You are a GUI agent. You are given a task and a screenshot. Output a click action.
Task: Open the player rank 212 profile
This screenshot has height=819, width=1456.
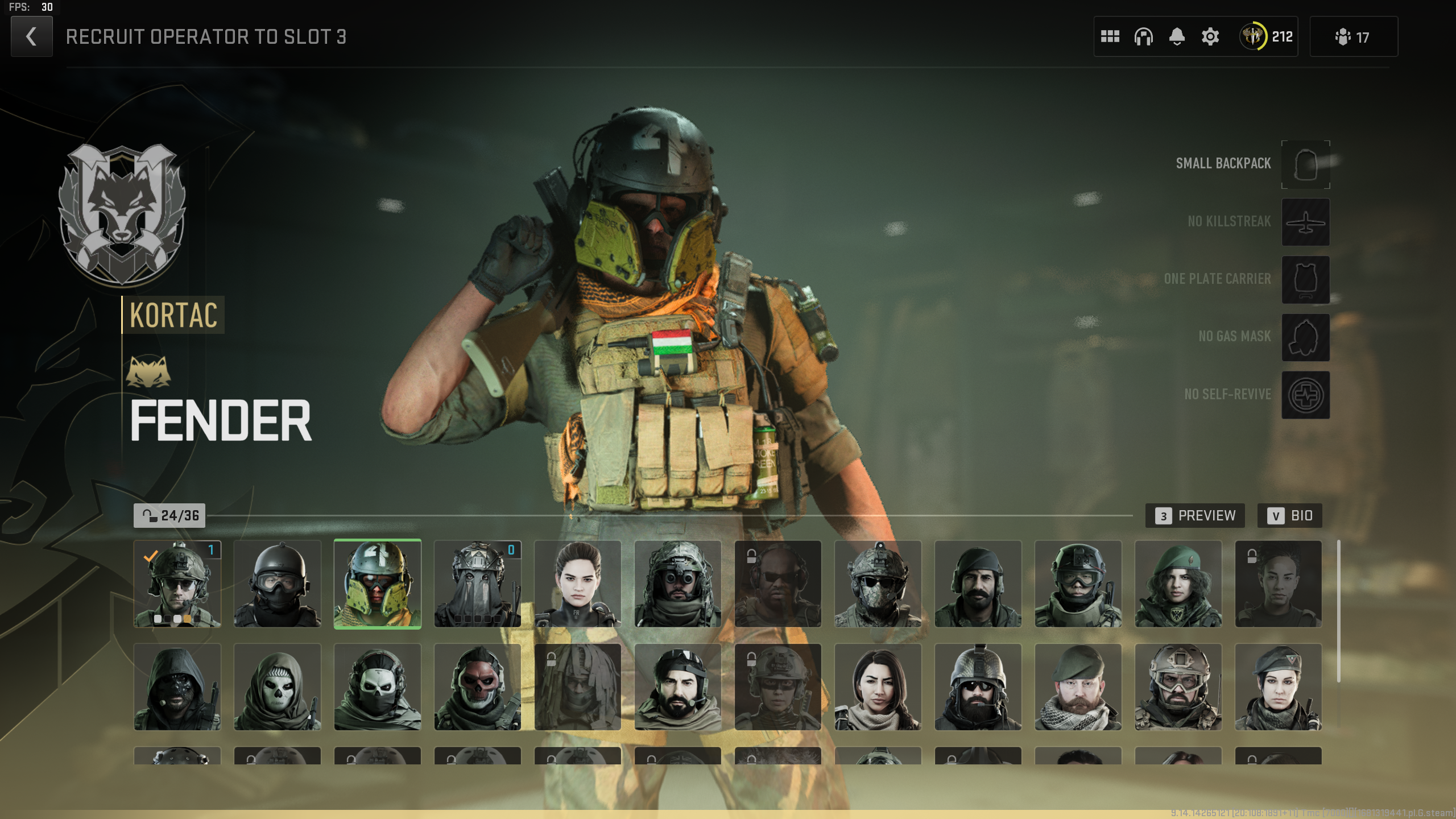[1267, 37]
